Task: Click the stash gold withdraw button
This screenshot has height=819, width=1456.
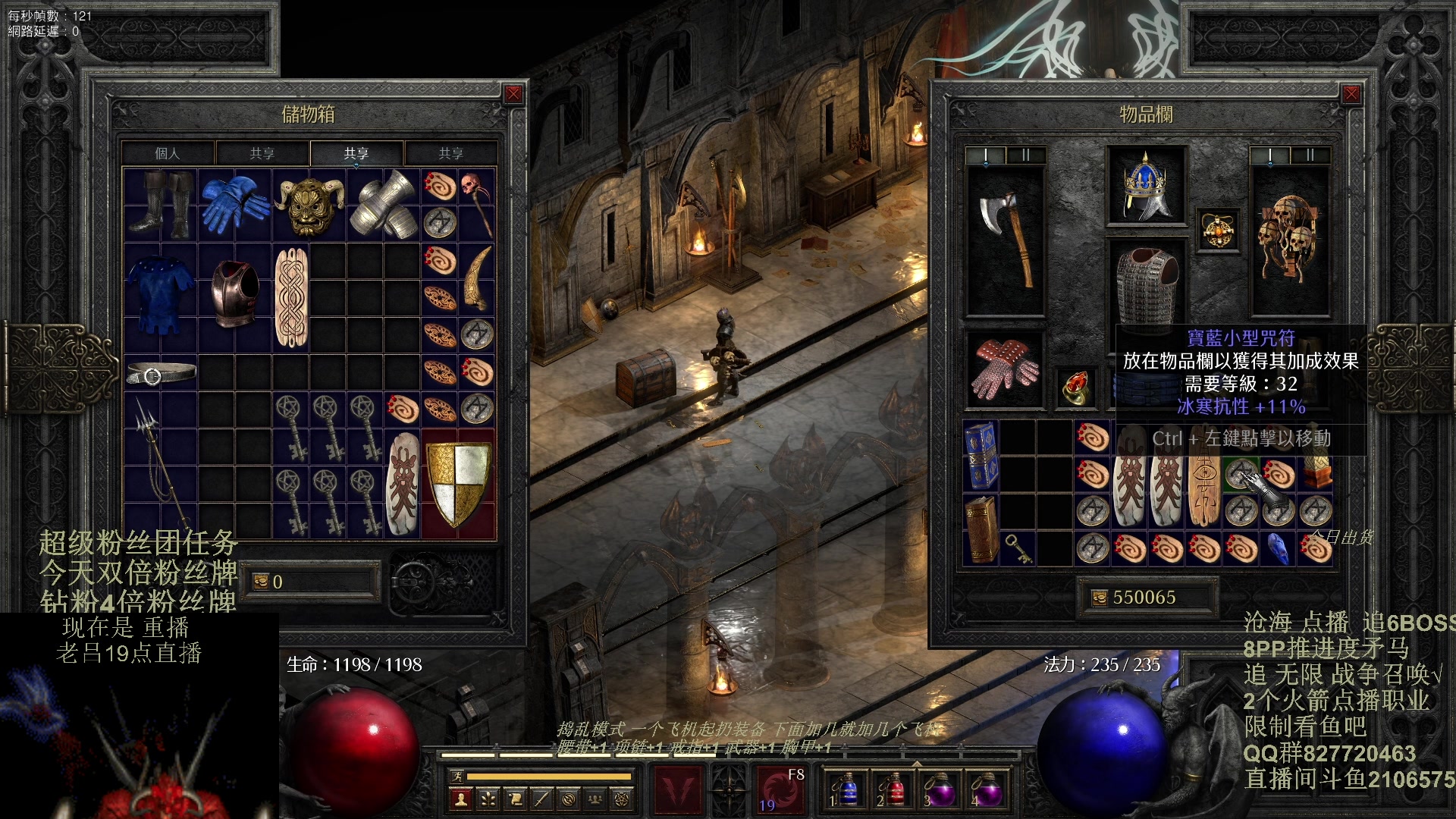Action: click(261, 582)
